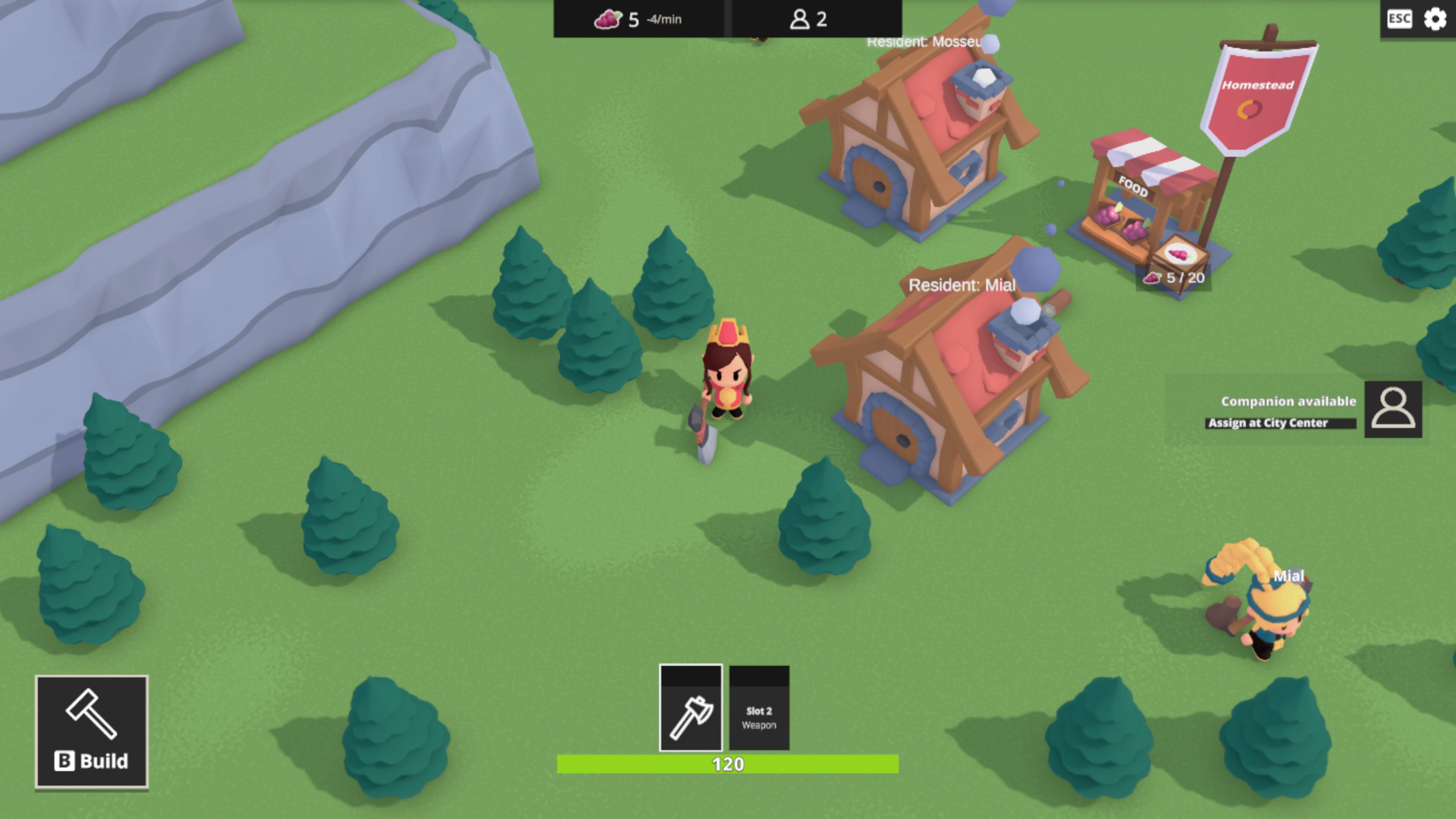Open the Build menu
The image size is (1456, 819).
click(x=91, y=731)
